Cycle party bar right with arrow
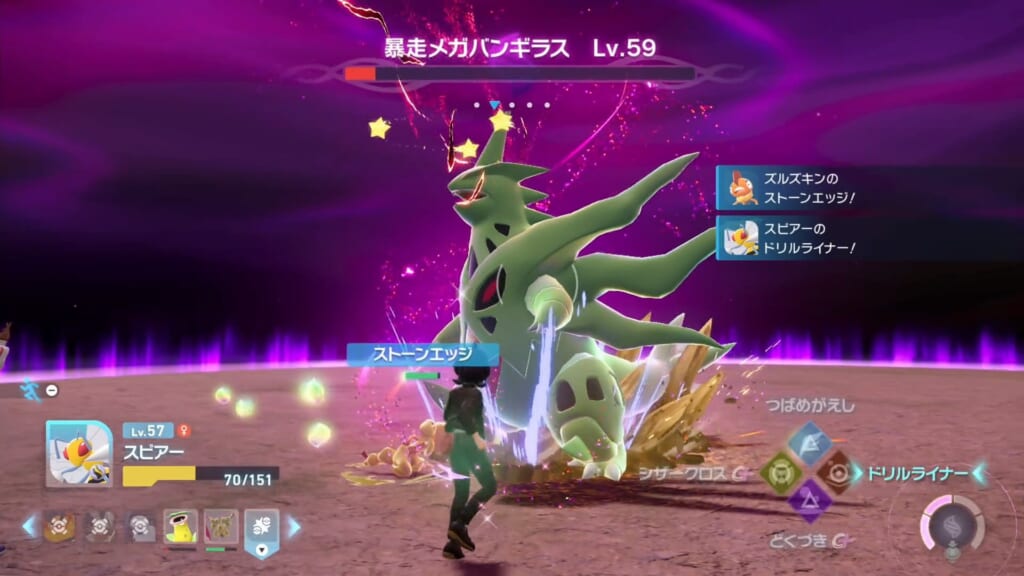Viewport: 1024px width, 576px height. click(294, 526)
